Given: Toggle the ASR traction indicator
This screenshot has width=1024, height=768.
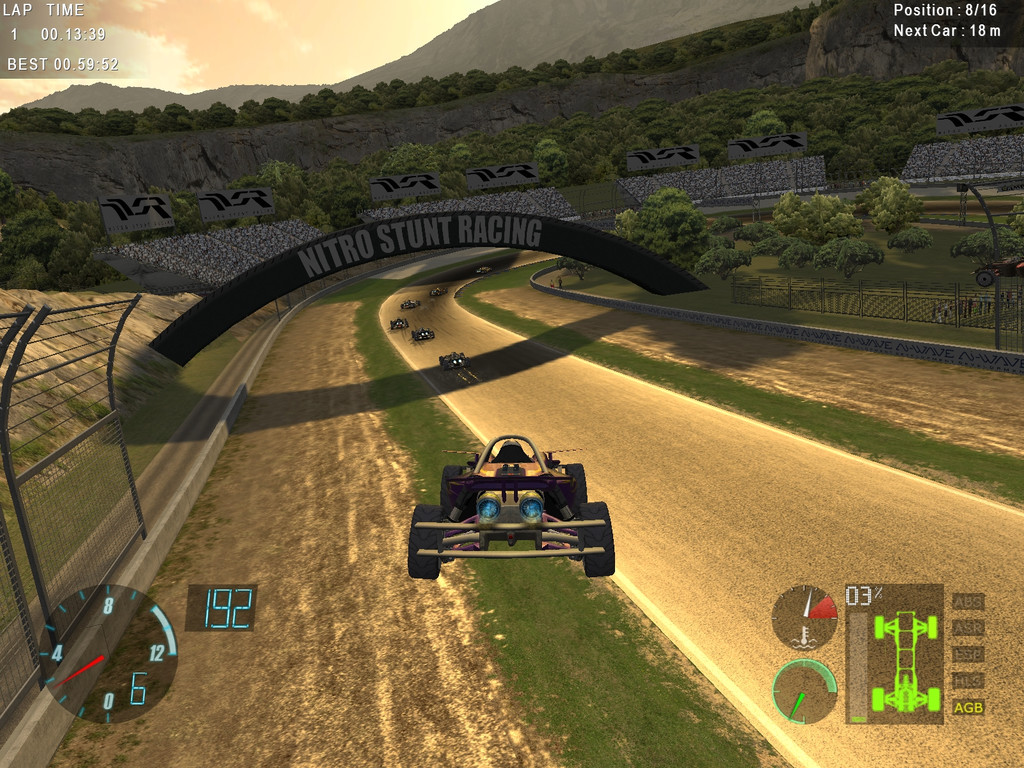Looking at the screenshot, I should tap(967, 628).
